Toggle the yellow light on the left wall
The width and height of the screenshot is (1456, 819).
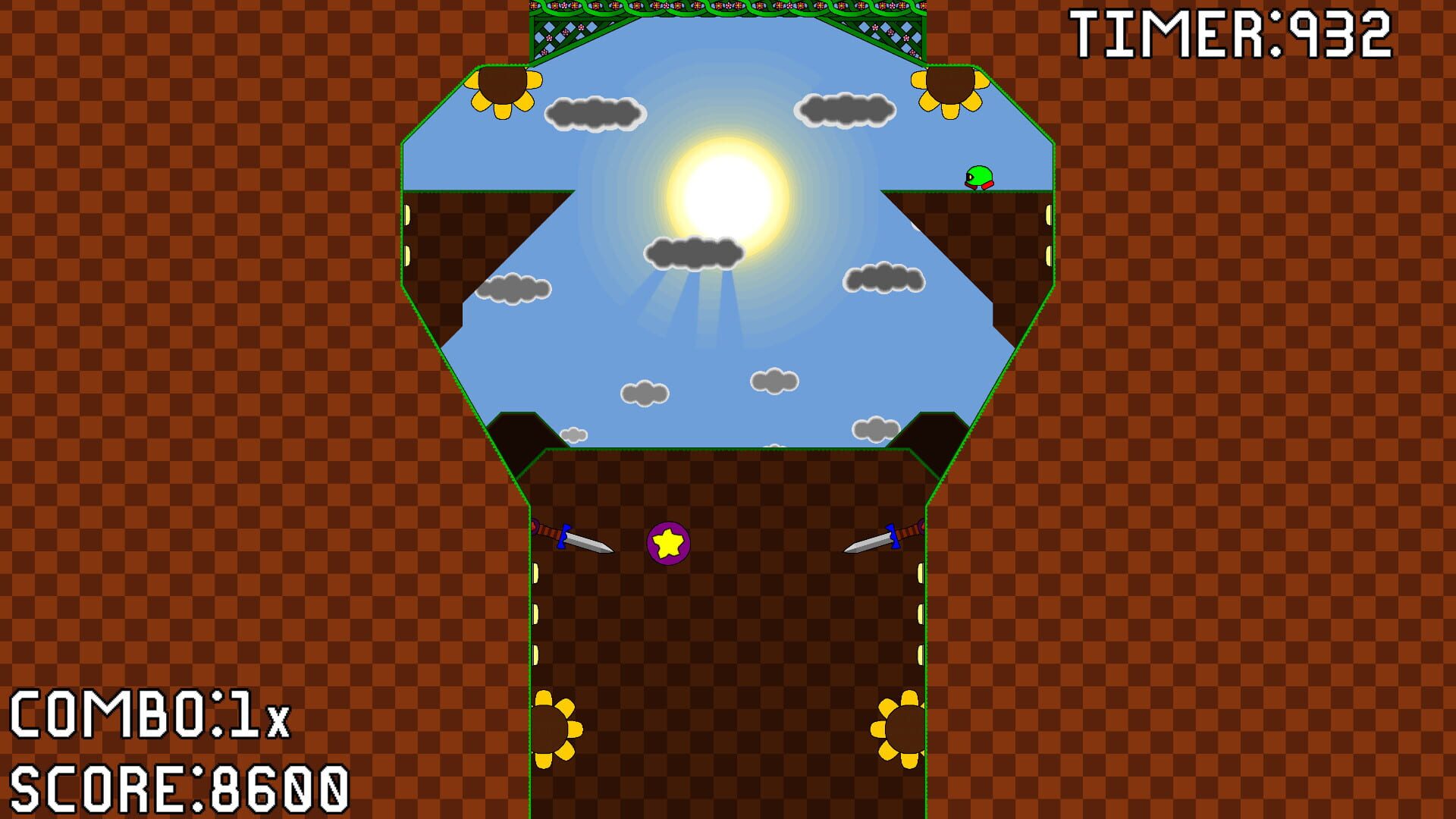pos(407,215)
